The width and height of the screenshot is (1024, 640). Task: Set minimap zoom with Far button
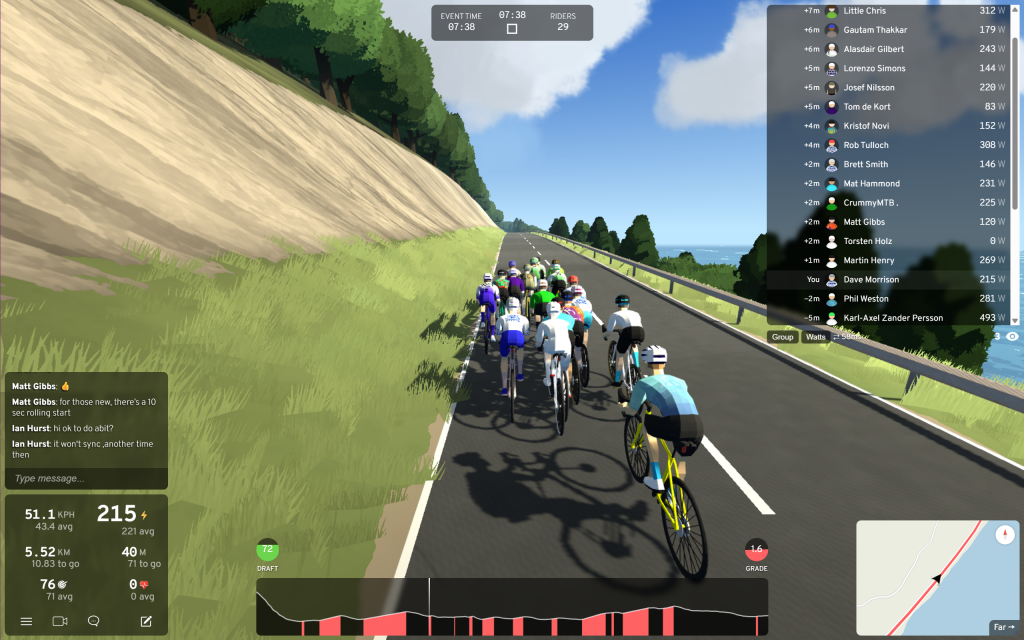click(x=1002, y=627)
